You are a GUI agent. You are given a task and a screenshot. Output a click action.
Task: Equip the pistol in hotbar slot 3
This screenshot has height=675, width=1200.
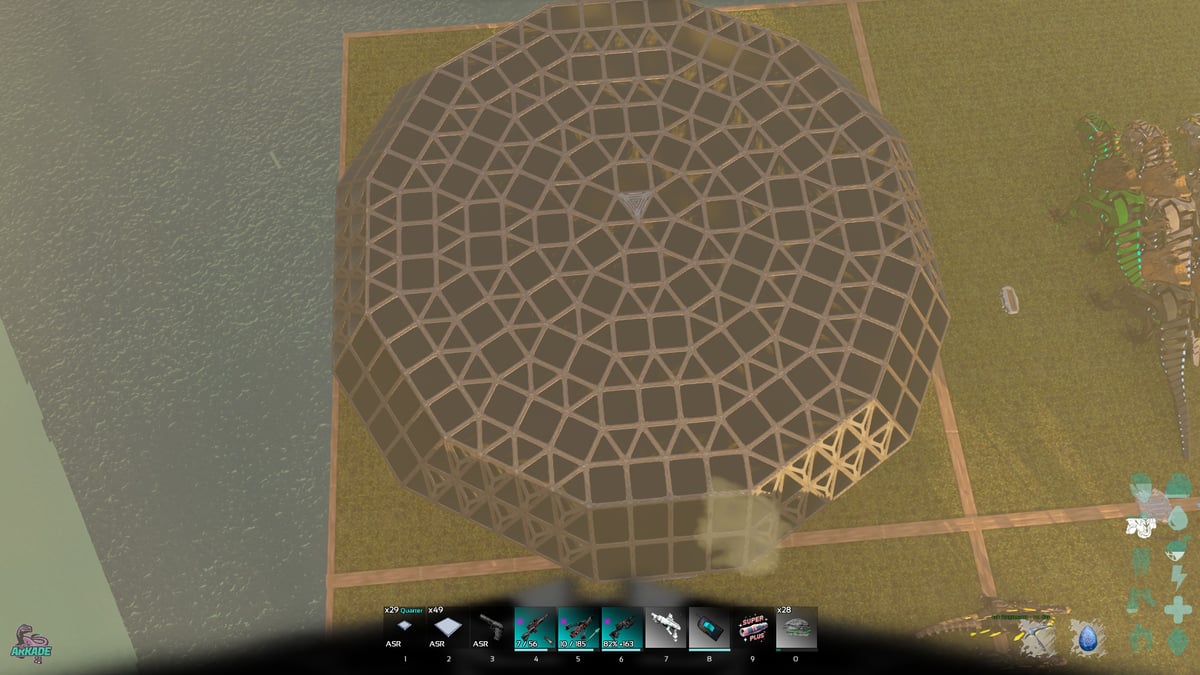point(492,628)
